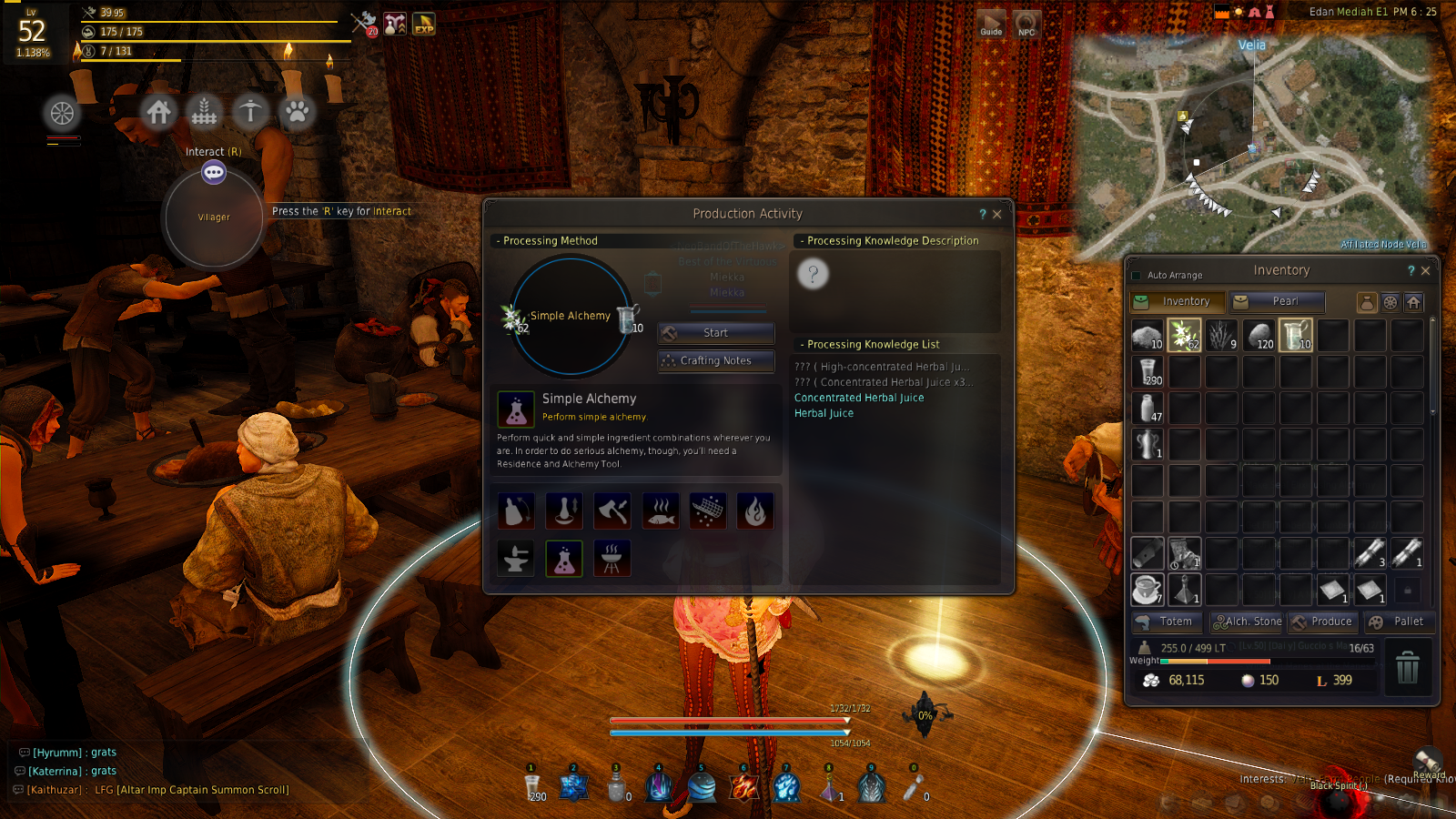Start the Simple Alchemy processing
Screen dimensions: 1456x819
click(716, 333)
